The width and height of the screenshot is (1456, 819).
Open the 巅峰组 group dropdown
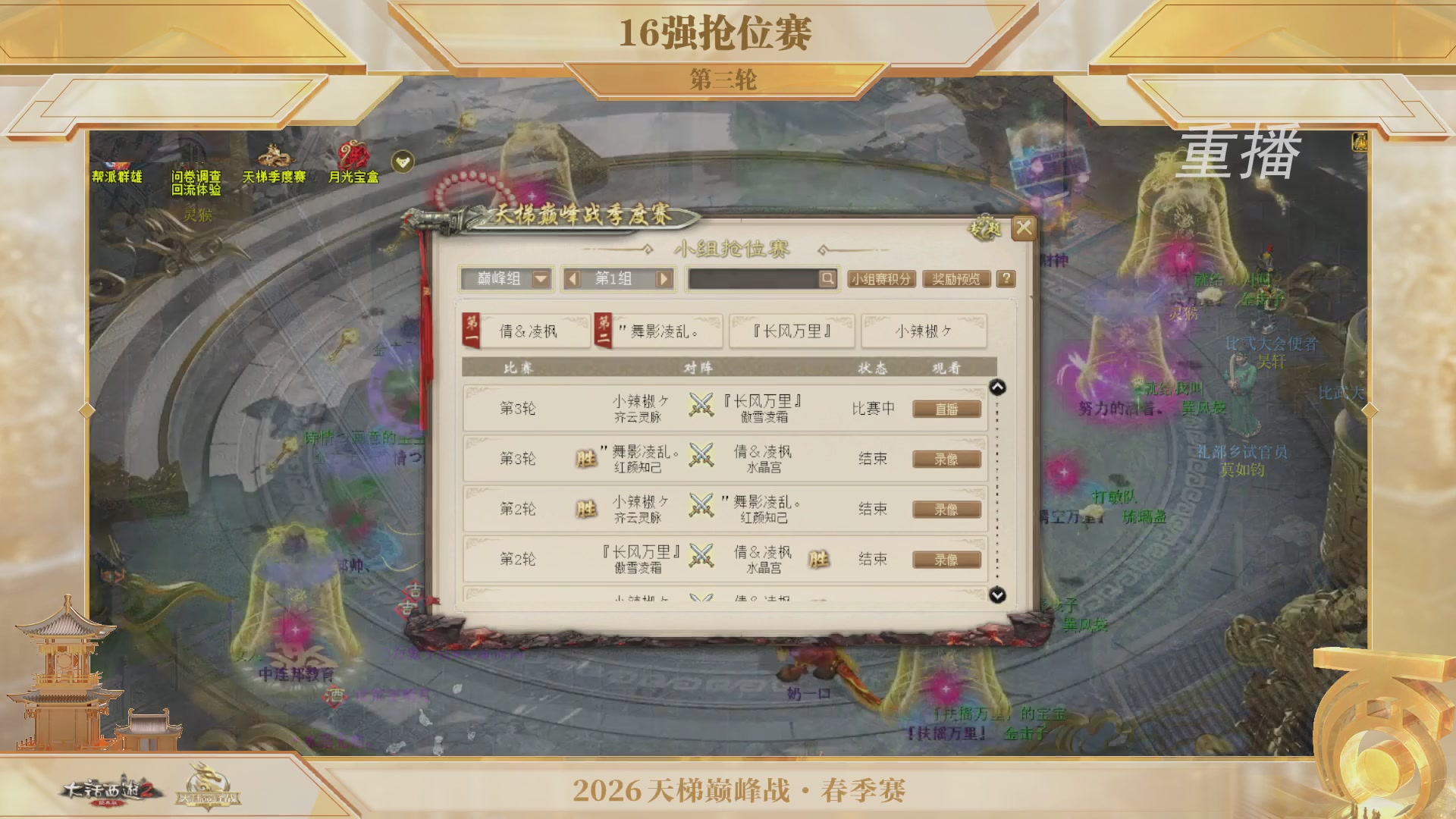507,279
